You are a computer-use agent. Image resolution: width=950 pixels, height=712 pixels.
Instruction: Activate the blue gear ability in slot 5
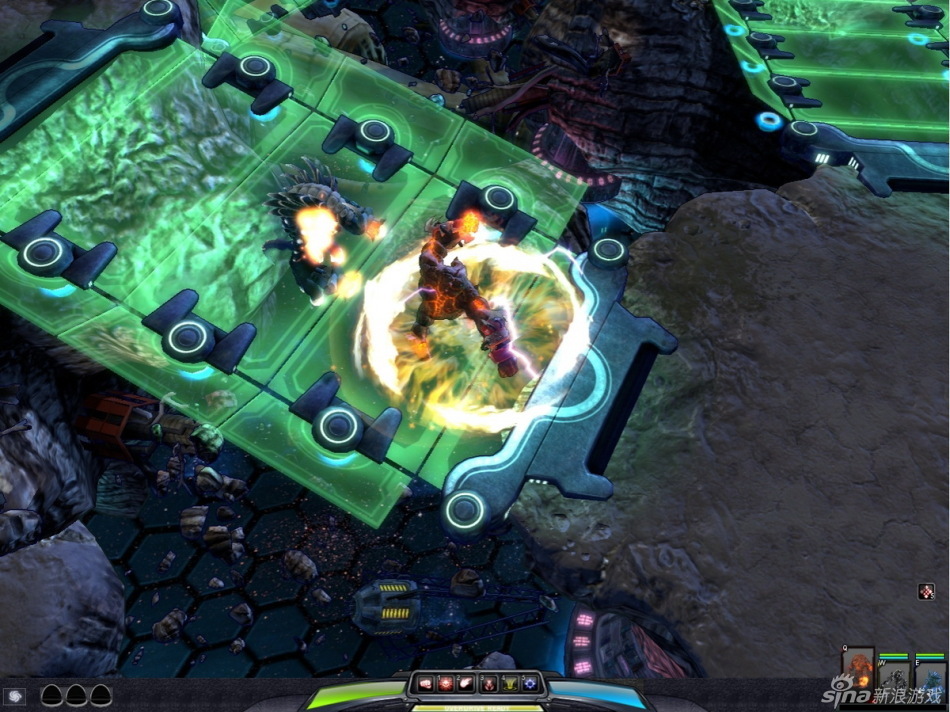coord(529,683)
